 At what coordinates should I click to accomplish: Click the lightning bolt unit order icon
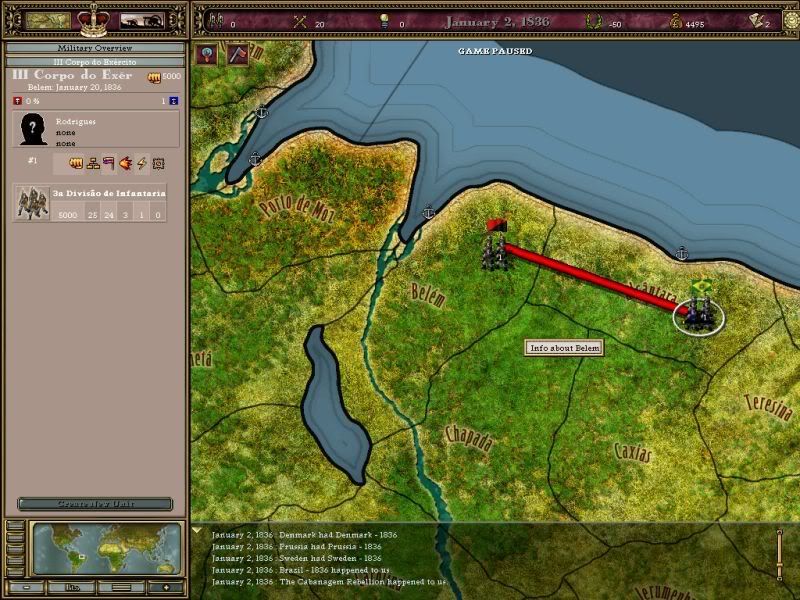tap(142, 164)
